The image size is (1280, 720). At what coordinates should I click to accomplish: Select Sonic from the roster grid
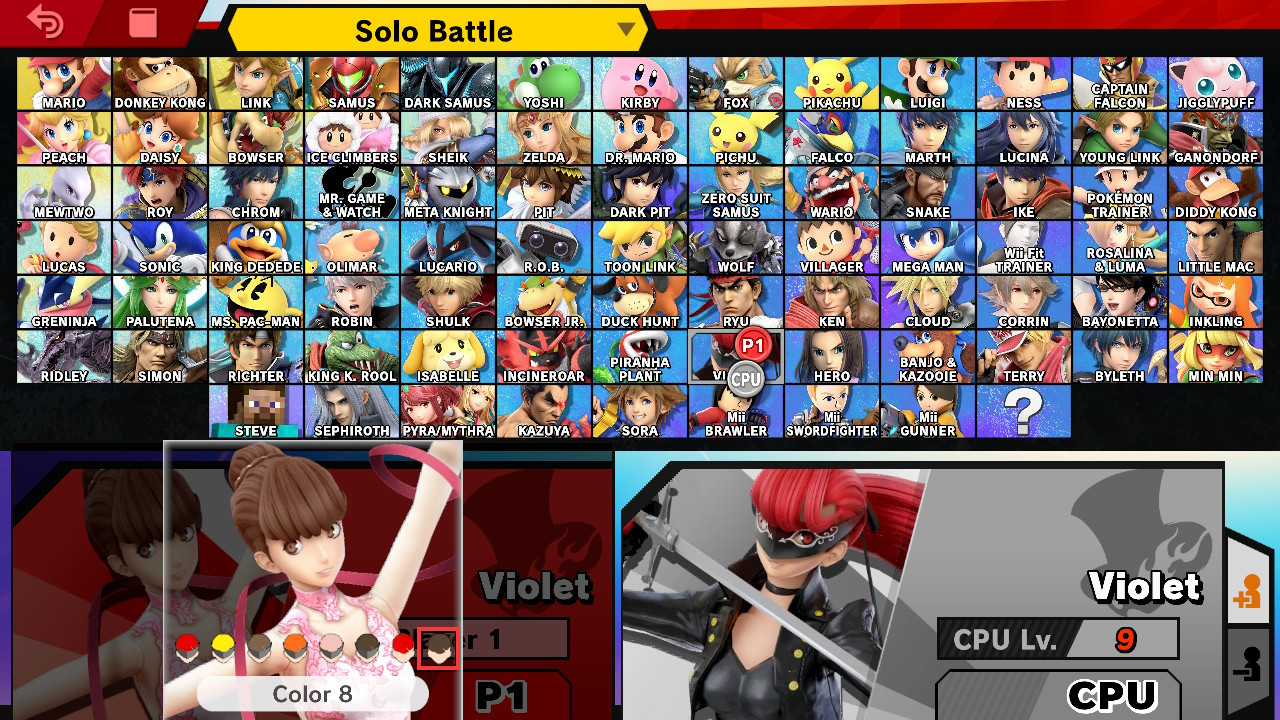pos(159,245)
